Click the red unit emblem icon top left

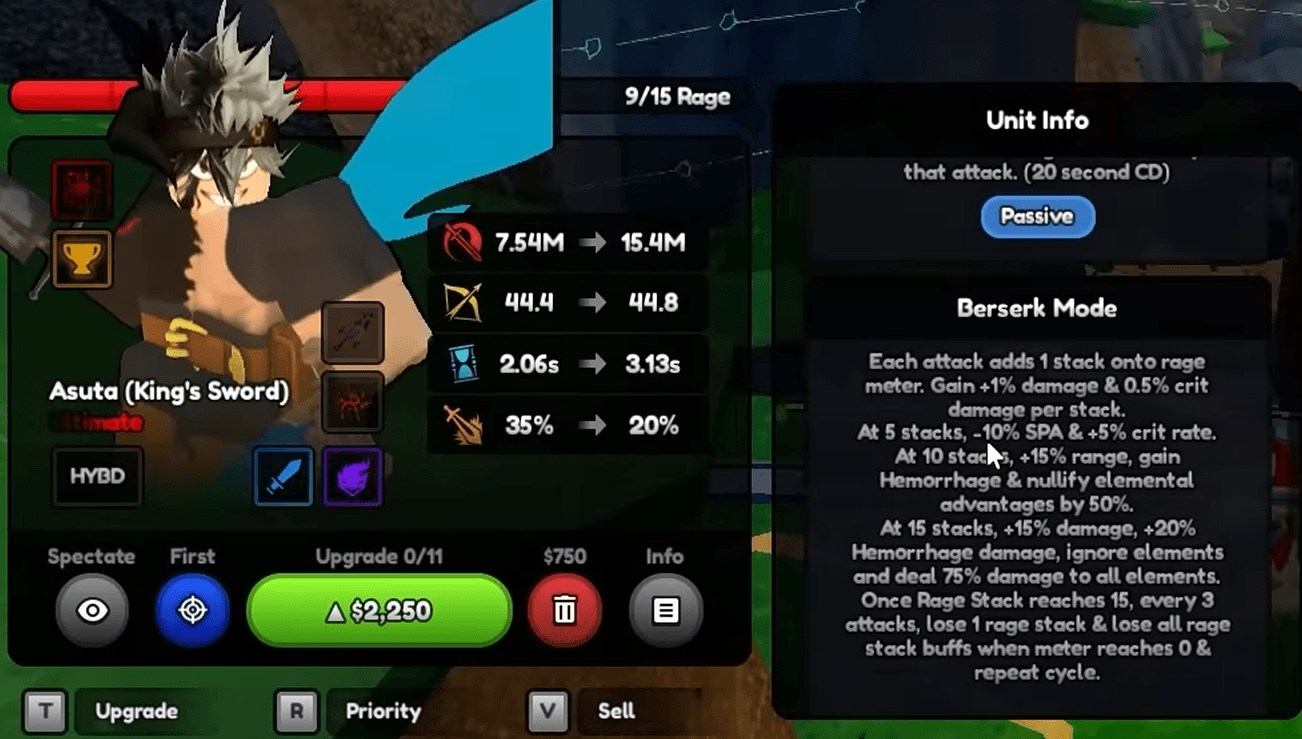click(81, 190)
